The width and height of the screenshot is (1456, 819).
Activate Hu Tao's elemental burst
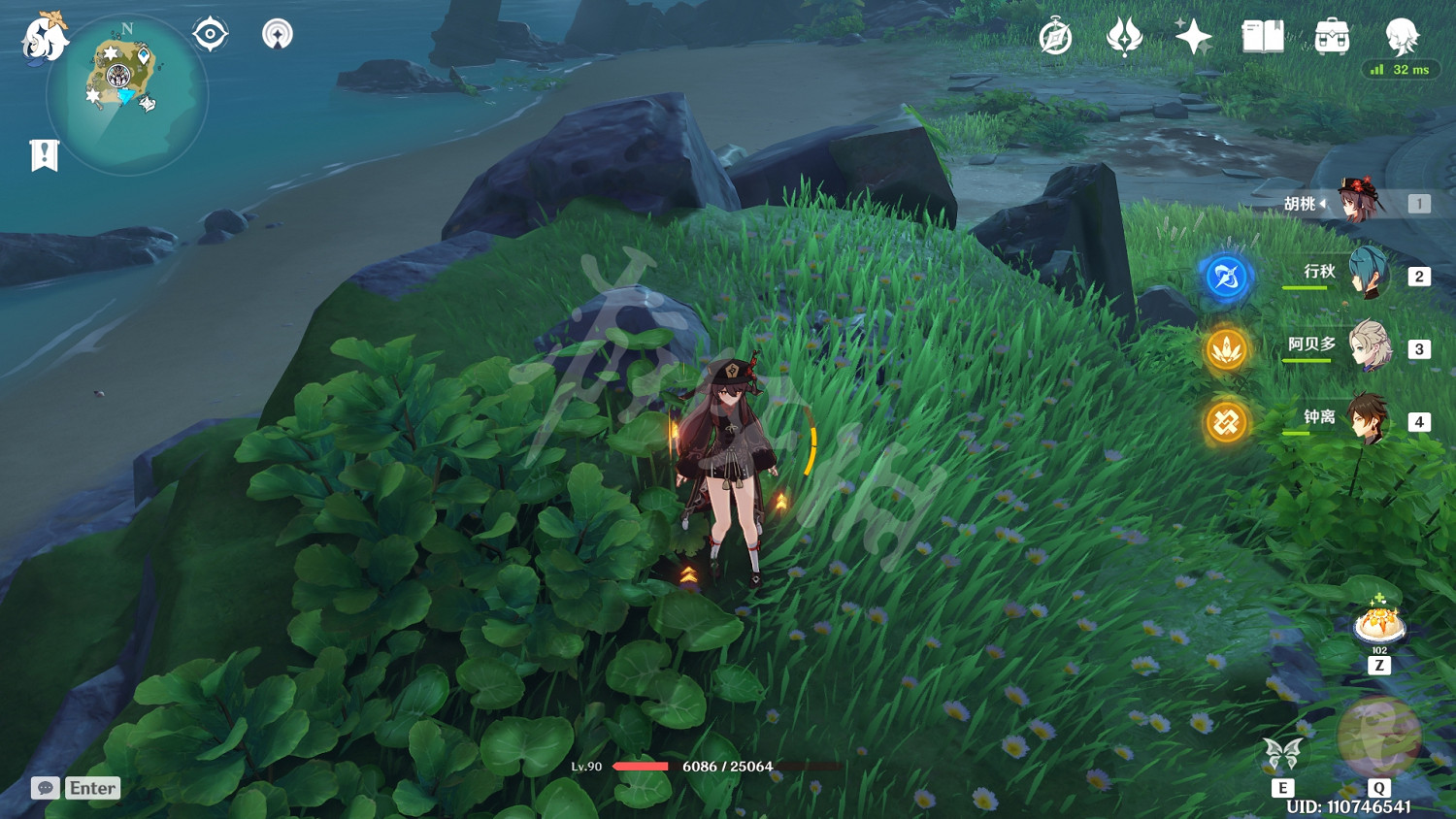click(x=1378, y=737)
